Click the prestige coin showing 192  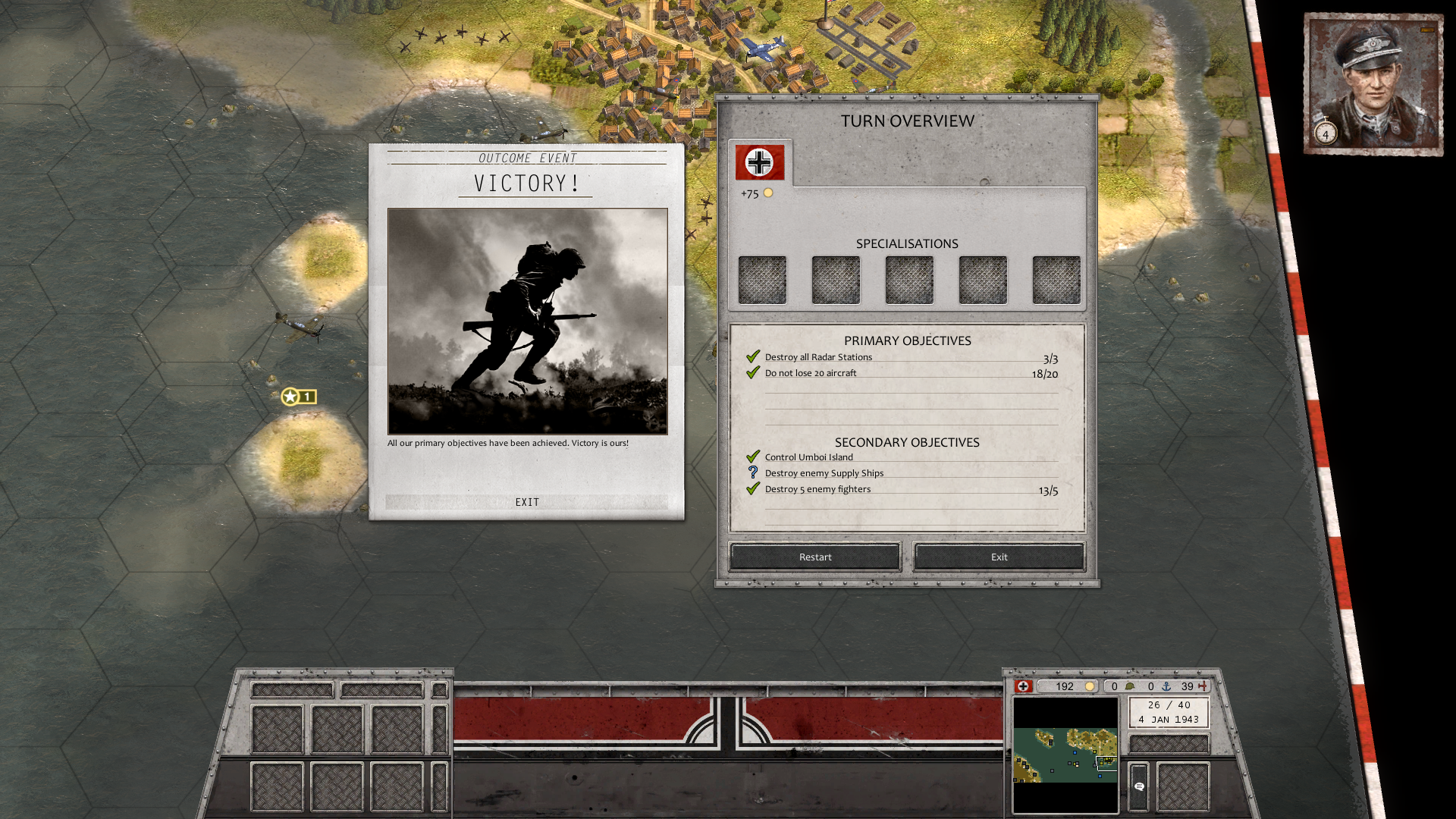1088,687
